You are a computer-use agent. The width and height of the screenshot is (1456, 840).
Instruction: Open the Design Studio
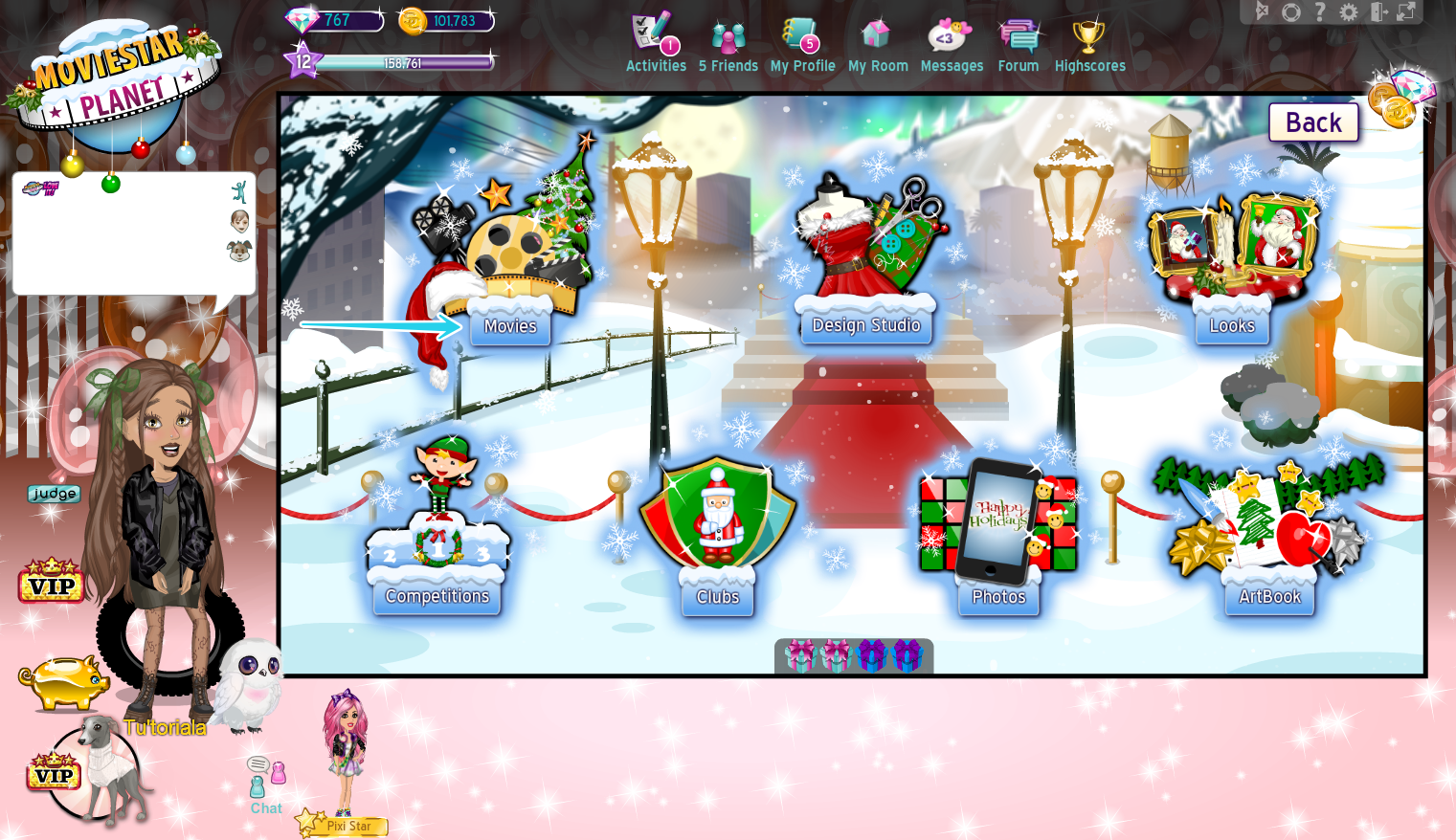[864, 324]
